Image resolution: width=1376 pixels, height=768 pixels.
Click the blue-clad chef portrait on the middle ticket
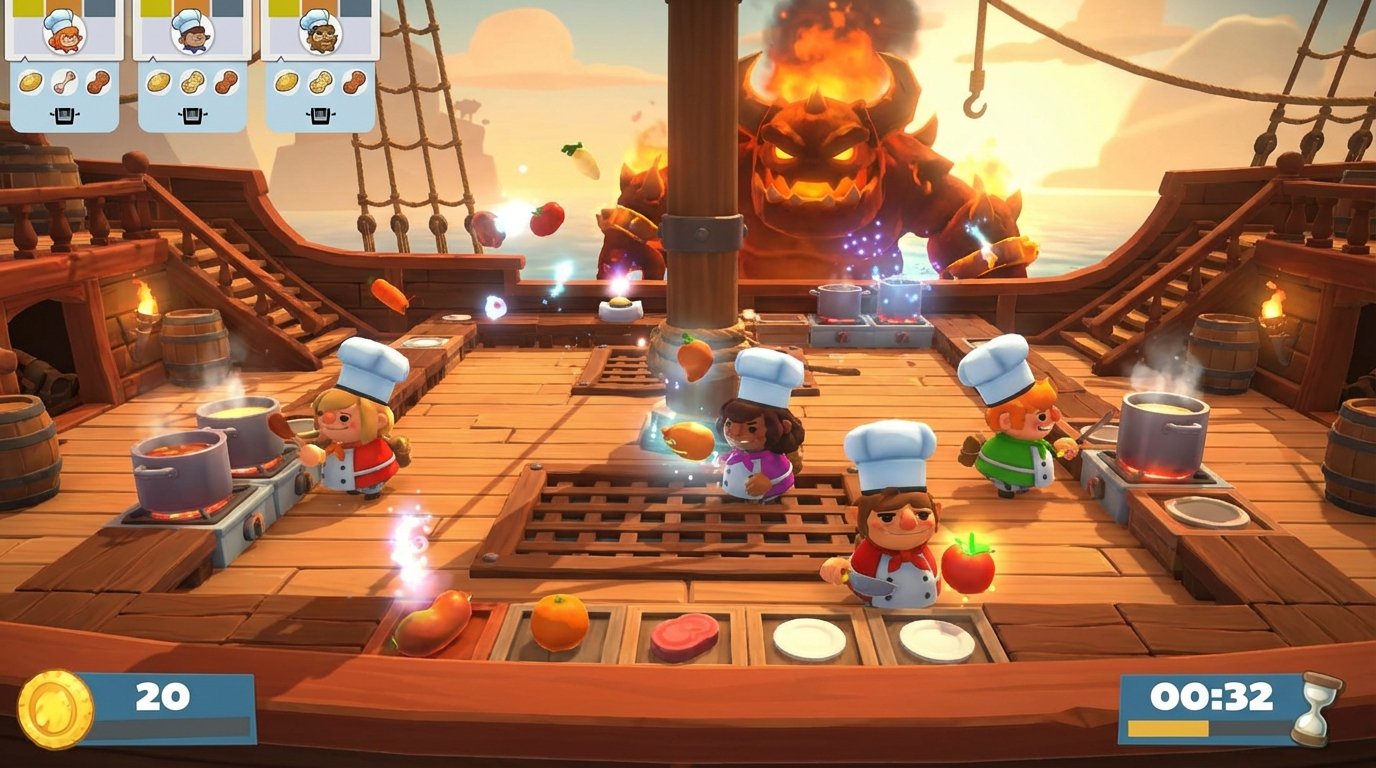(193, 33)
